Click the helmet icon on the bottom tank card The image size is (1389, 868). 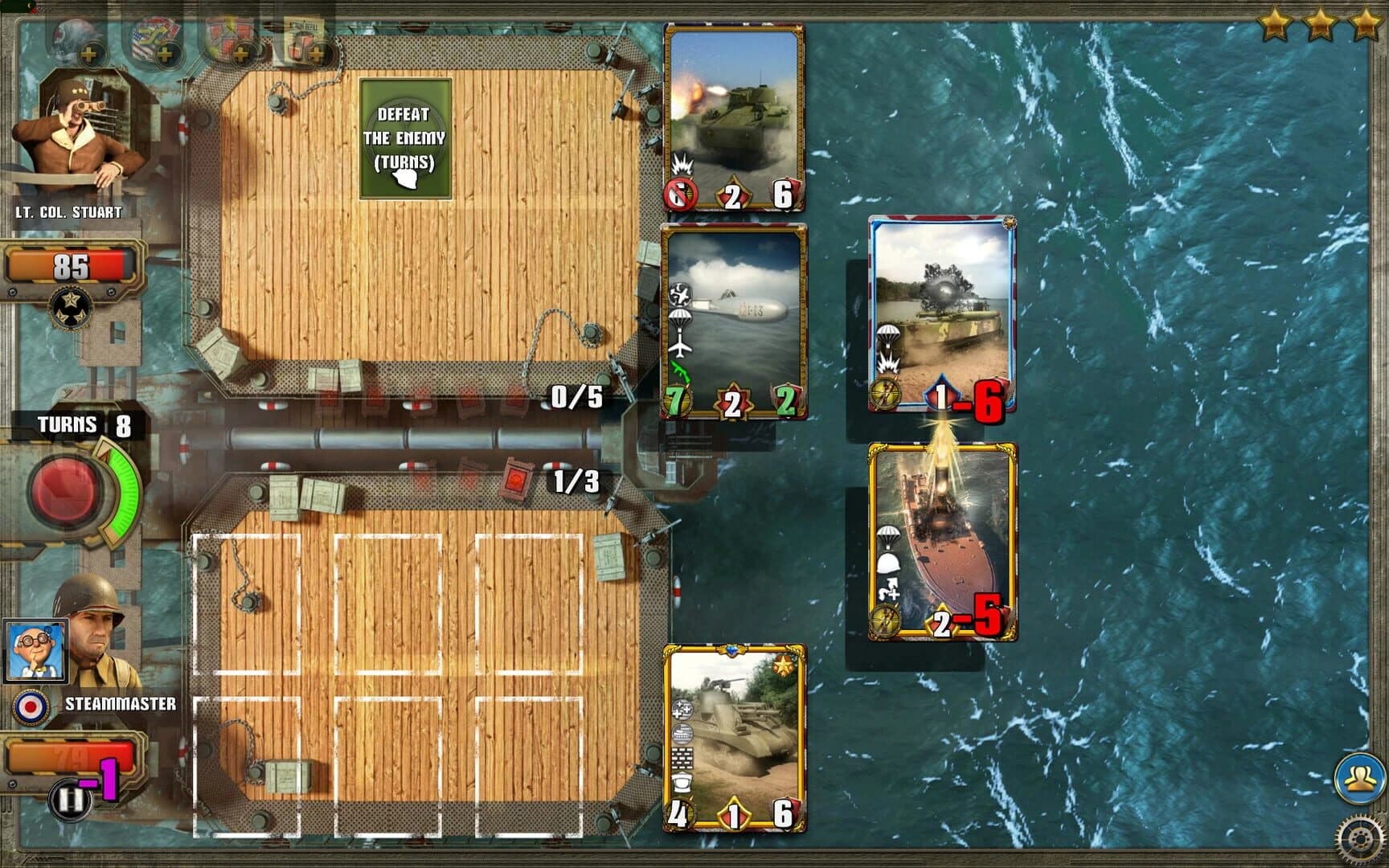(682, 781)
